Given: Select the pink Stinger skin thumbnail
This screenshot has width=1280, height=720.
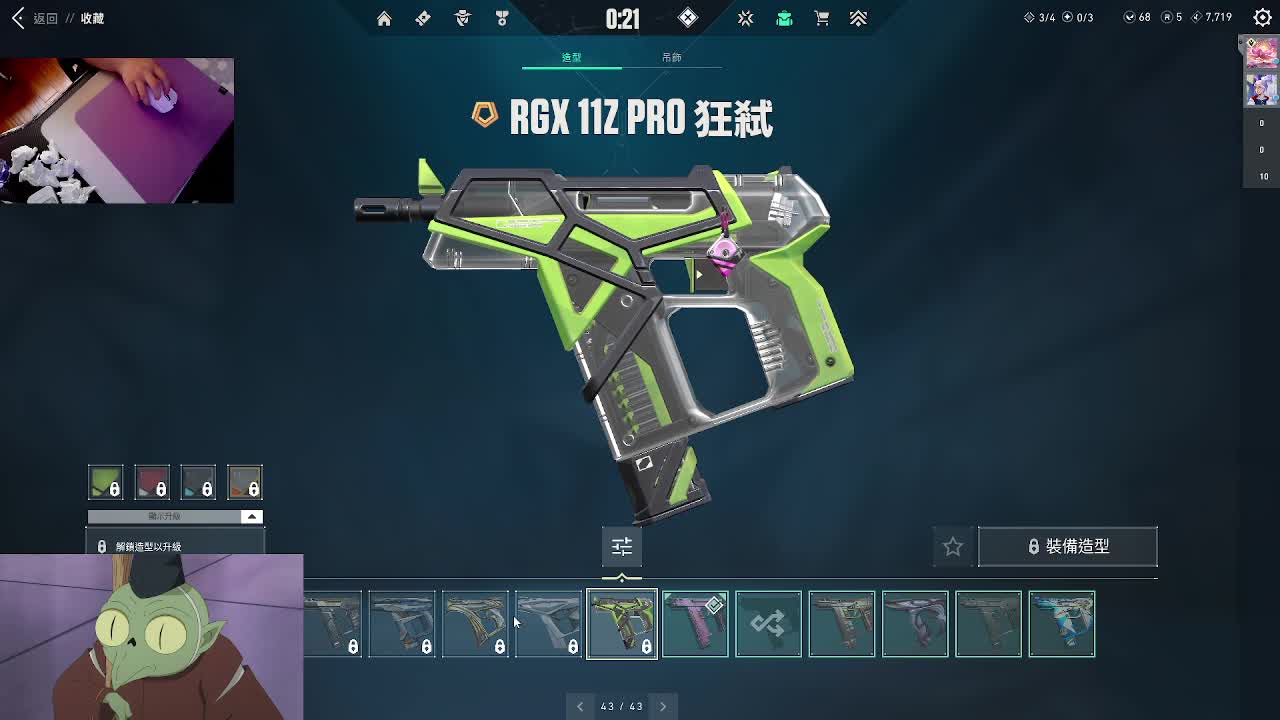Looking at the screenshot, I should 695,624.
